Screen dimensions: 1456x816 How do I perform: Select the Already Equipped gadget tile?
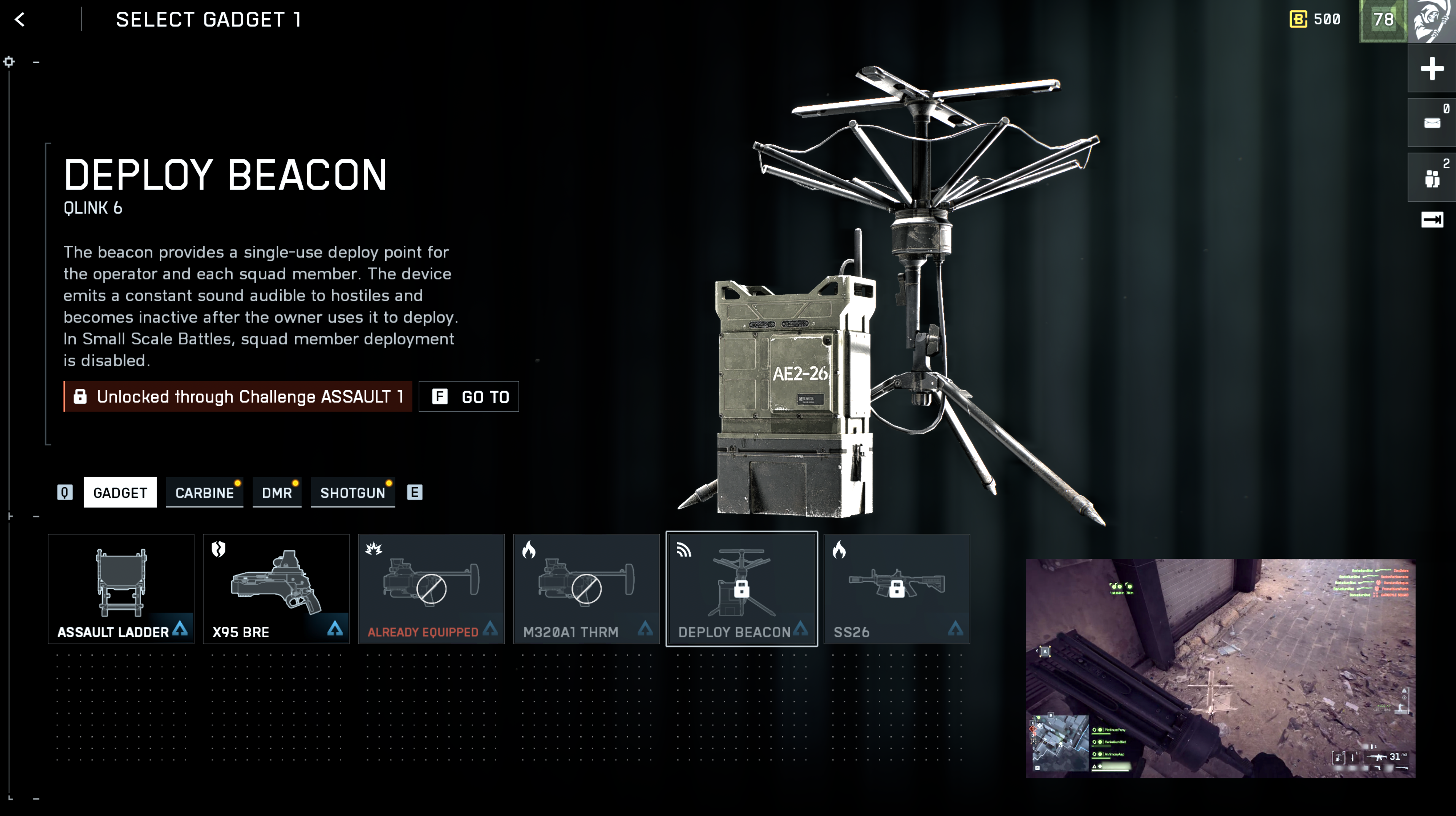tap(431, 589)
